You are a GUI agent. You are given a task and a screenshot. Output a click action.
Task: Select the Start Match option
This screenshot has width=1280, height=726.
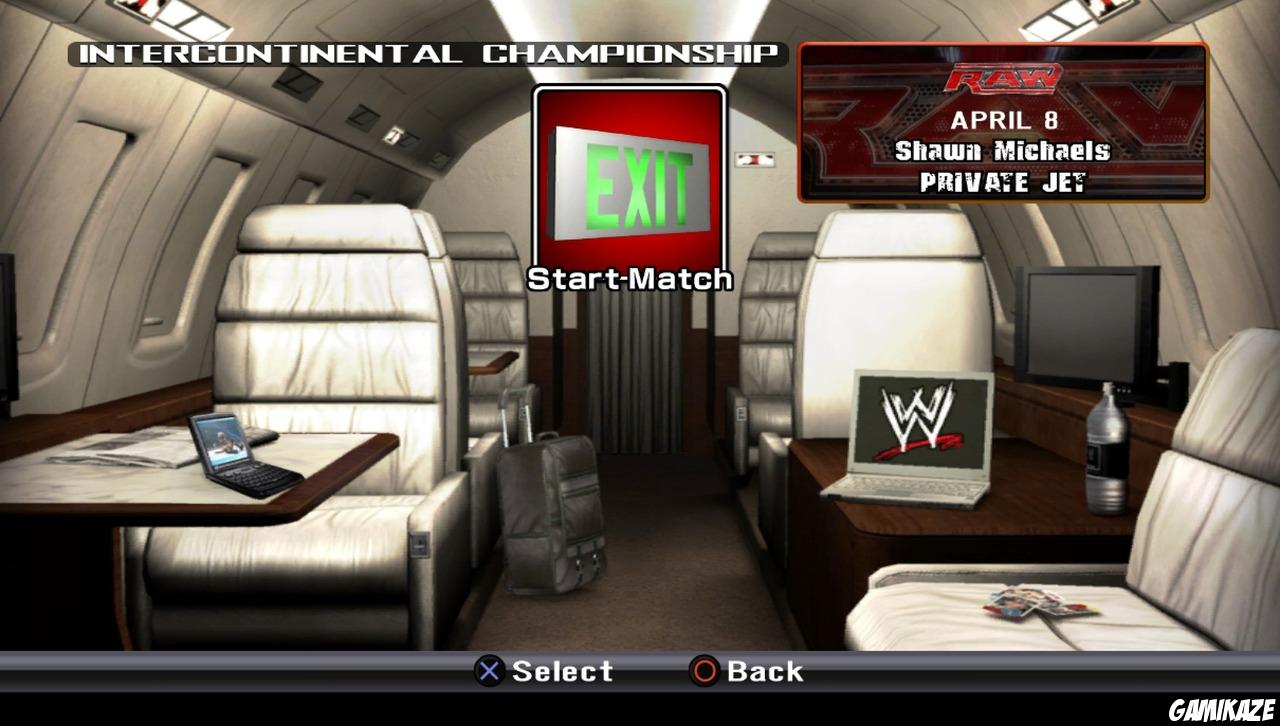pyautogui.click(x=632, y=279)
